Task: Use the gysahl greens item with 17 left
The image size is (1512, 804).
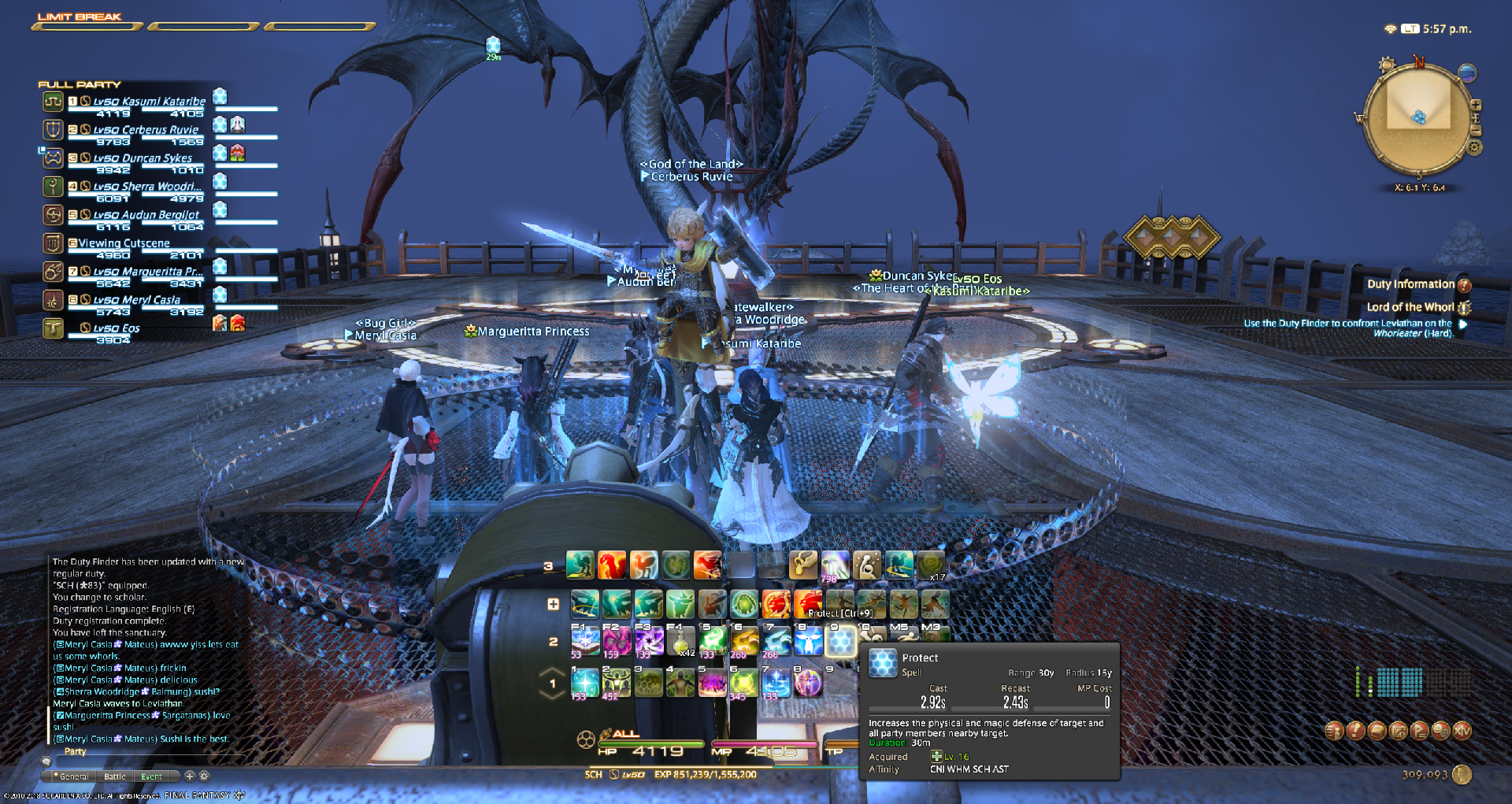Action: click(931, 565)
